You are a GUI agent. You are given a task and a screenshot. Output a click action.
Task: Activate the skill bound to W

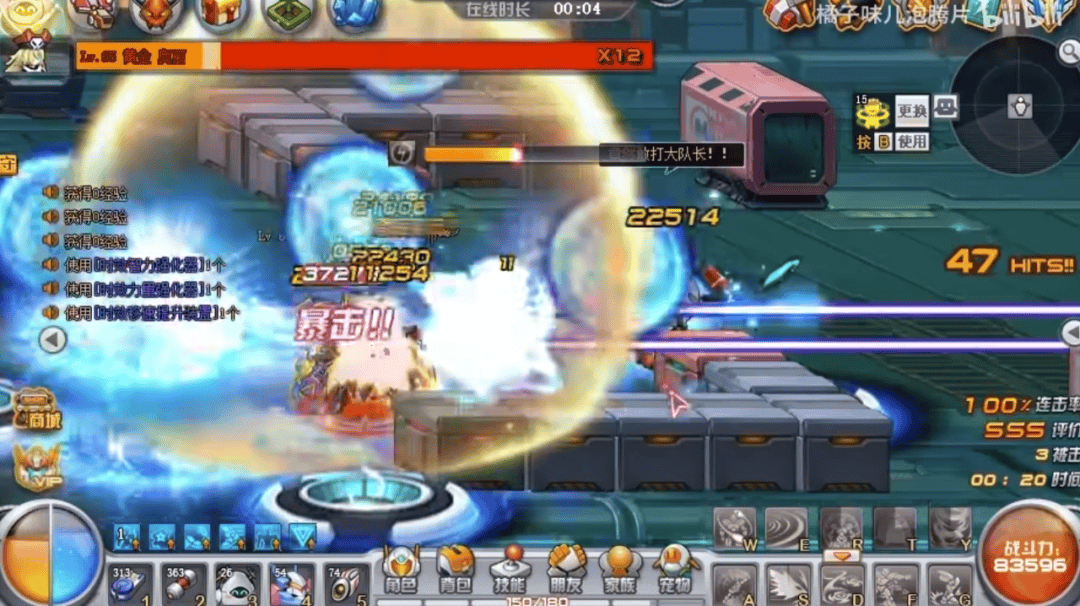735,527
